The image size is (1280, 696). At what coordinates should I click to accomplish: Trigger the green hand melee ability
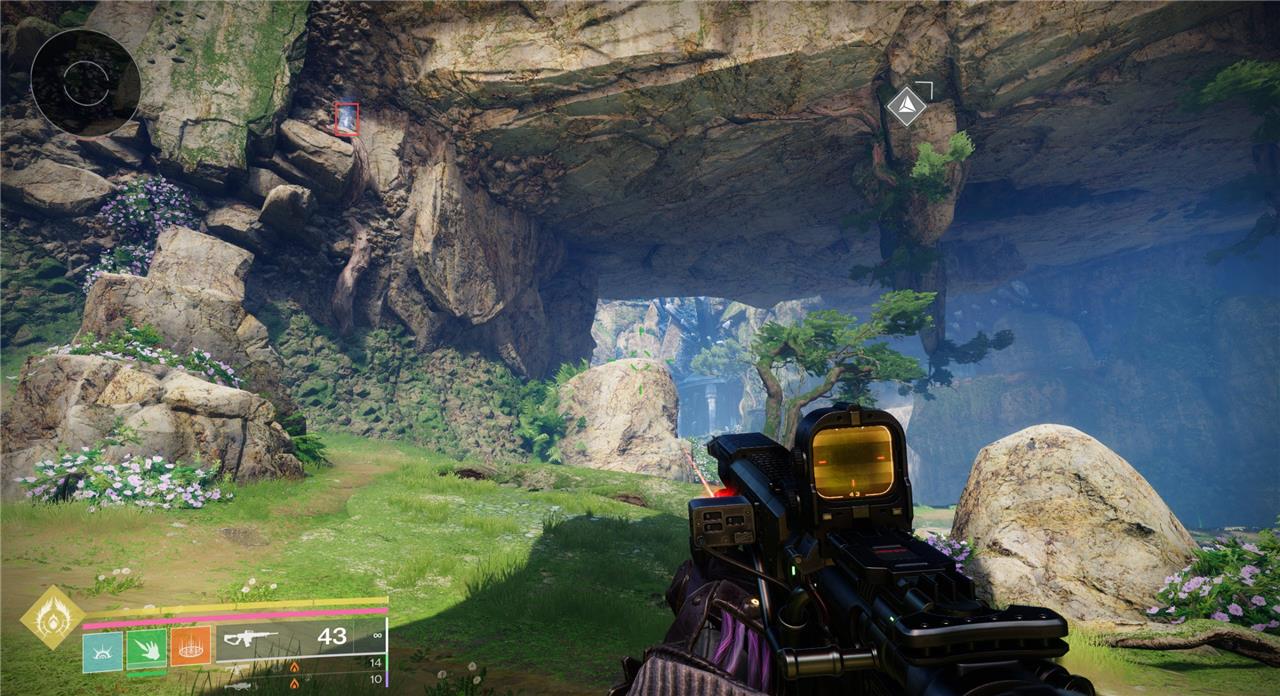coord(147,650)
